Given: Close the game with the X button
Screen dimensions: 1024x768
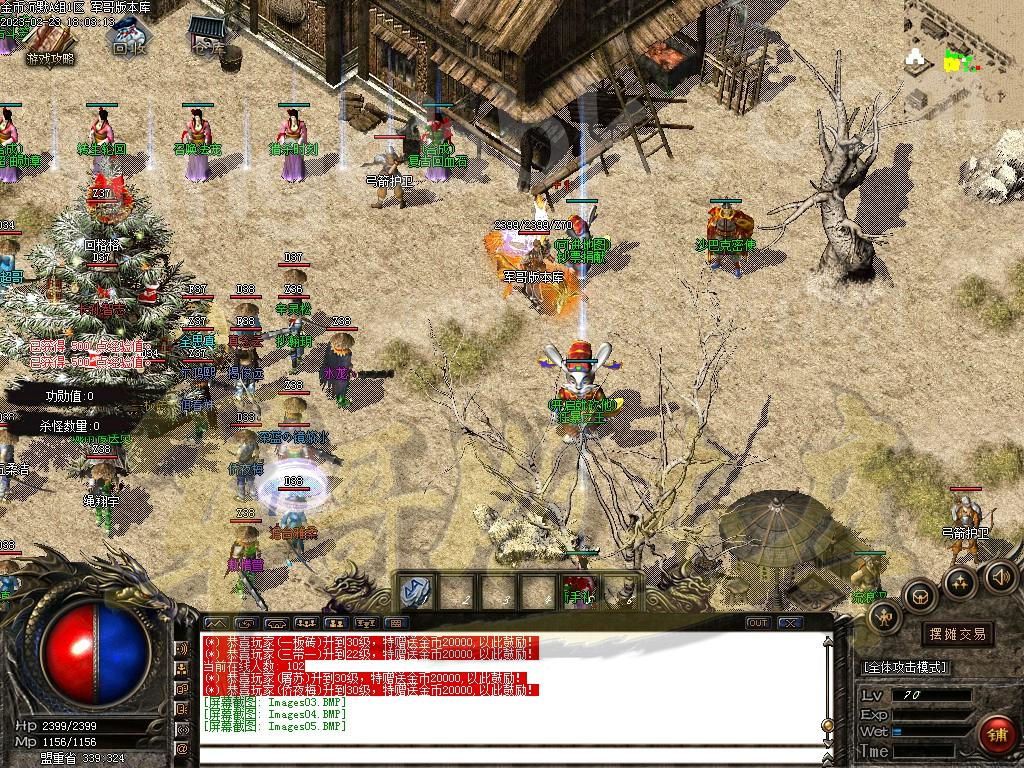Looking at the screenshot, I should point(790,623).
